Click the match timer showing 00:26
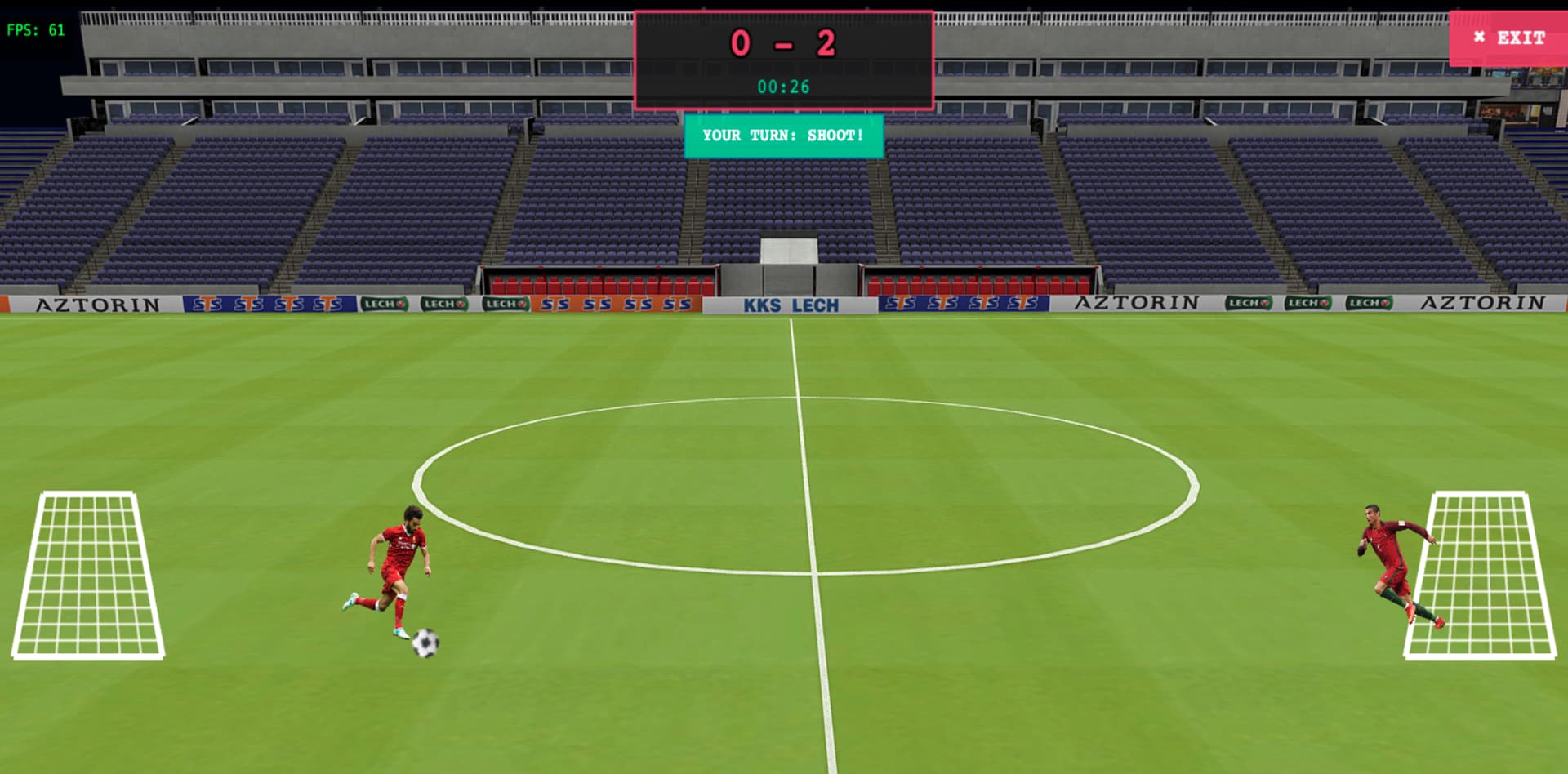 (x=783, y=86)
